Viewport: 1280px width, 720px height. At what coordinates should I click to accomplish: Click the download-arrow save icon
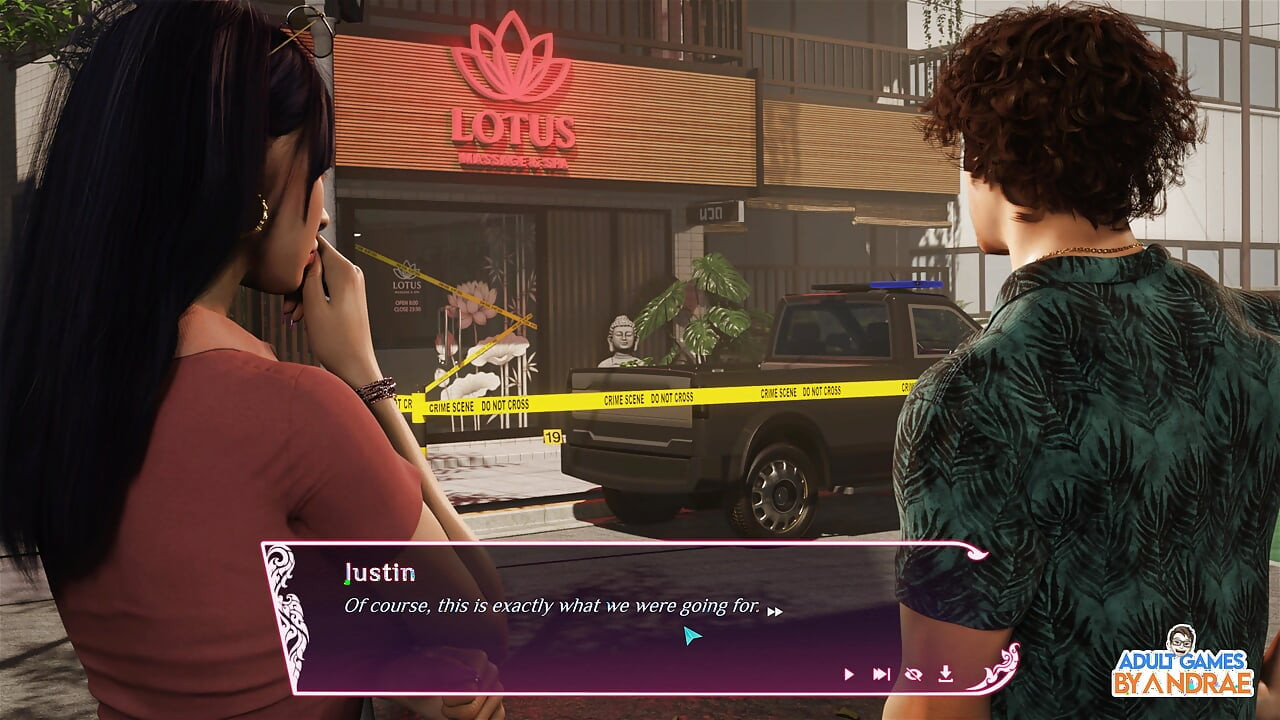pos(945,674)
